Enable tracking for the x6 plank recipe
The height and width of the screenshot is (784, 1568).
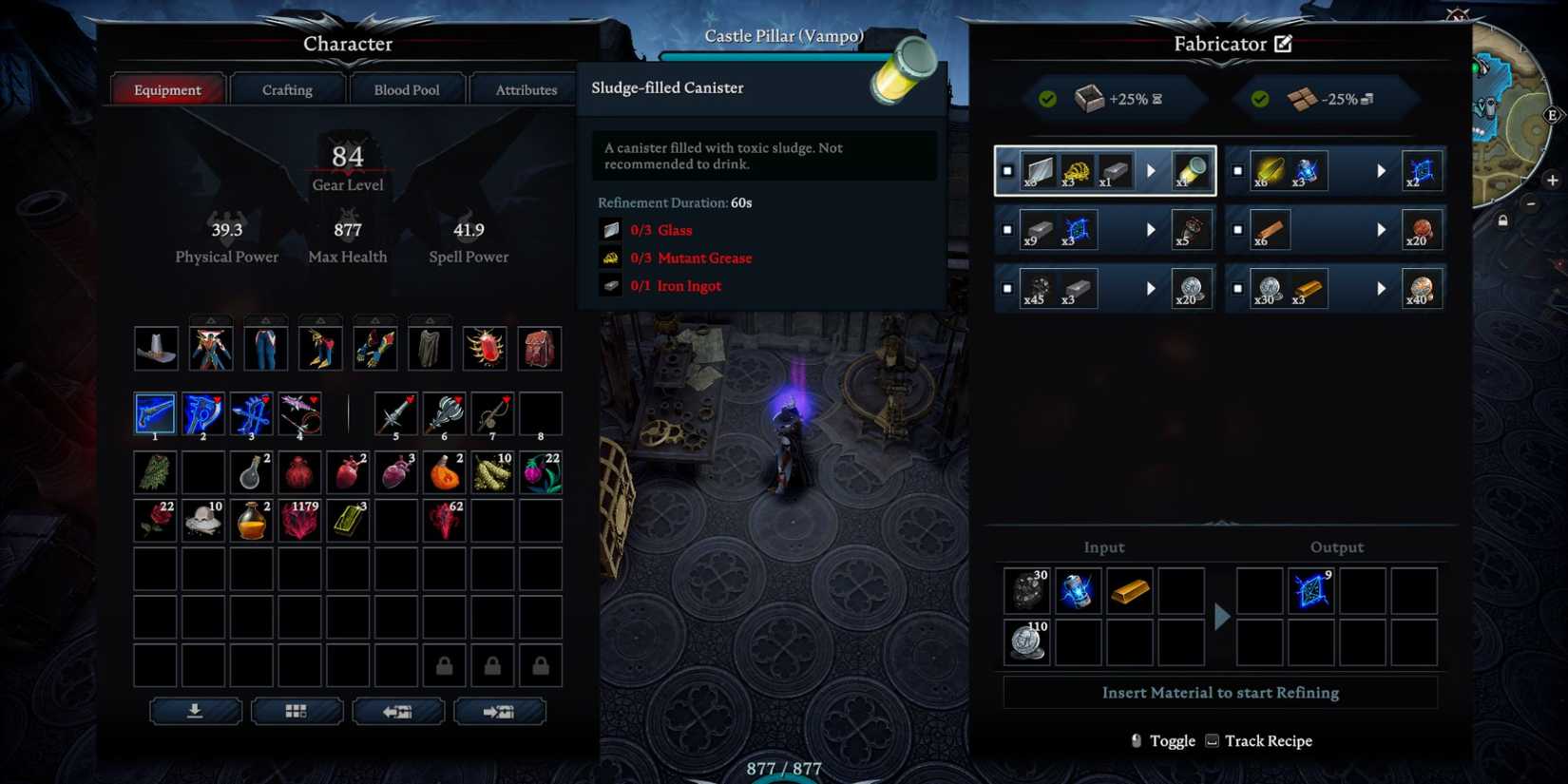point(1237,229)
